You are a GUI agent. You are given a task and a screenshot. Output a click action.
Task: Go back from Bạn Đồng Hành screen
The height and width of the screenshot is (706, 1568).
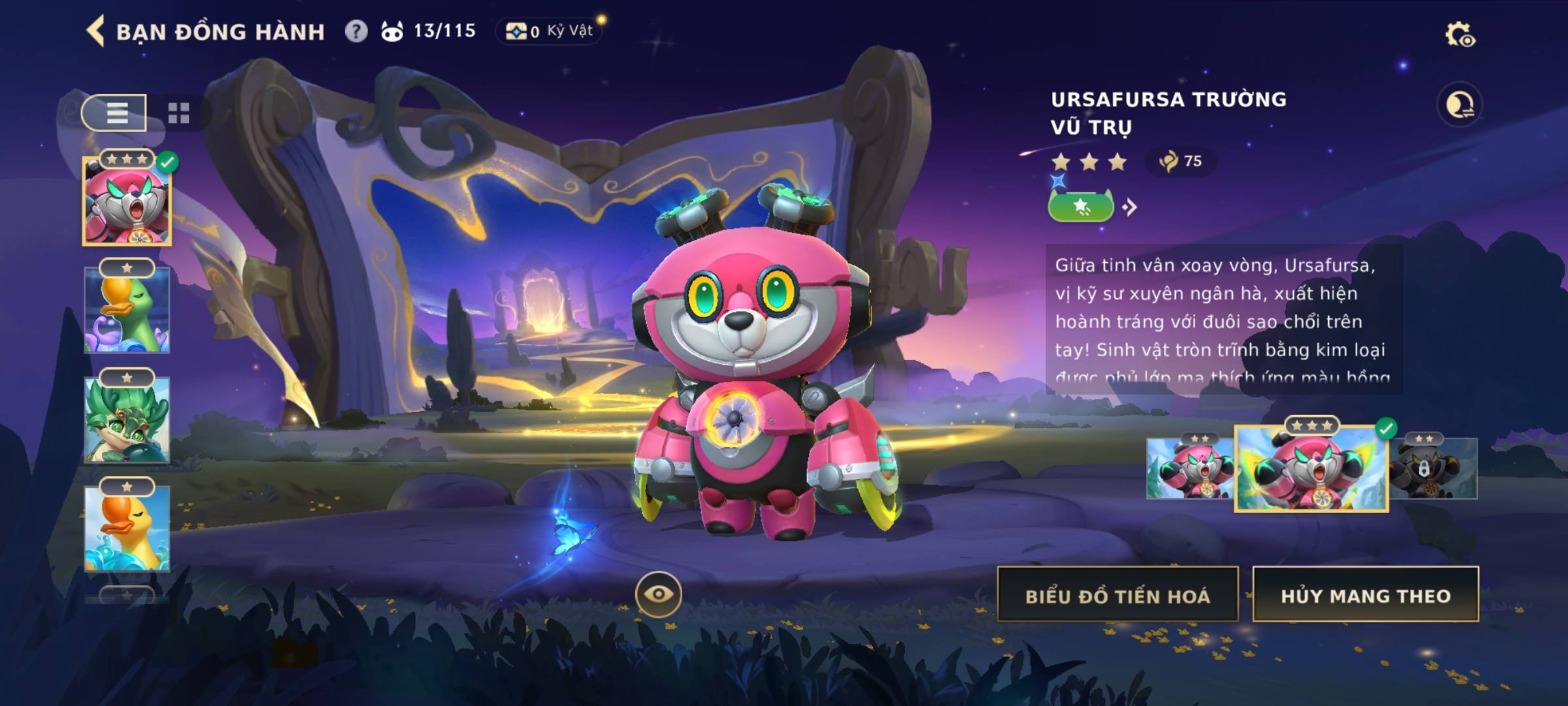pos(96,31)
